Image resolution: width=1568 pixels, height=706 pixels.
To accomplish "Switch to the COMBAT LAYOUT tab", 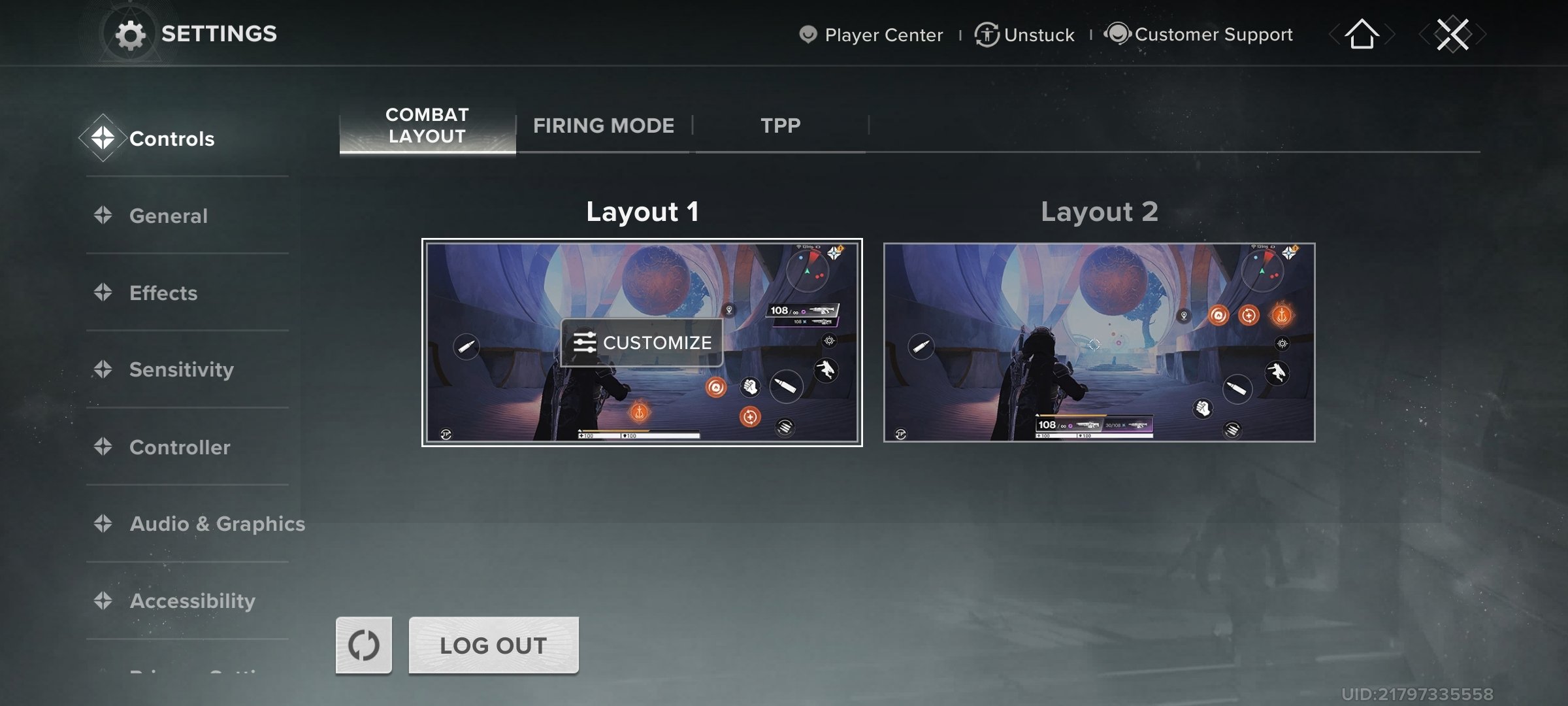I will 426,126.
